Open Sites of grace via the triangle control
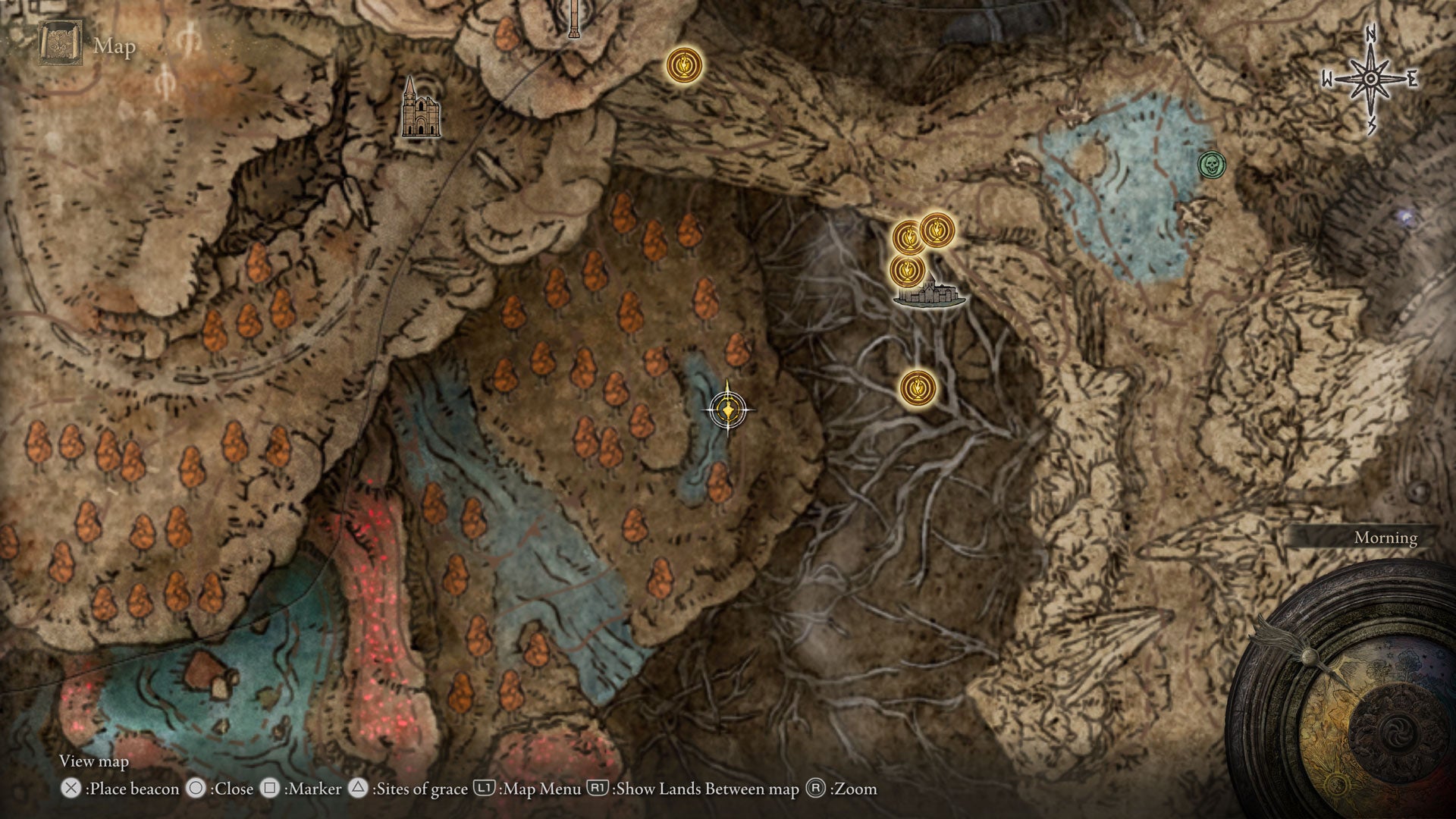Screen dimensions: 1456x819 point(360,789)
